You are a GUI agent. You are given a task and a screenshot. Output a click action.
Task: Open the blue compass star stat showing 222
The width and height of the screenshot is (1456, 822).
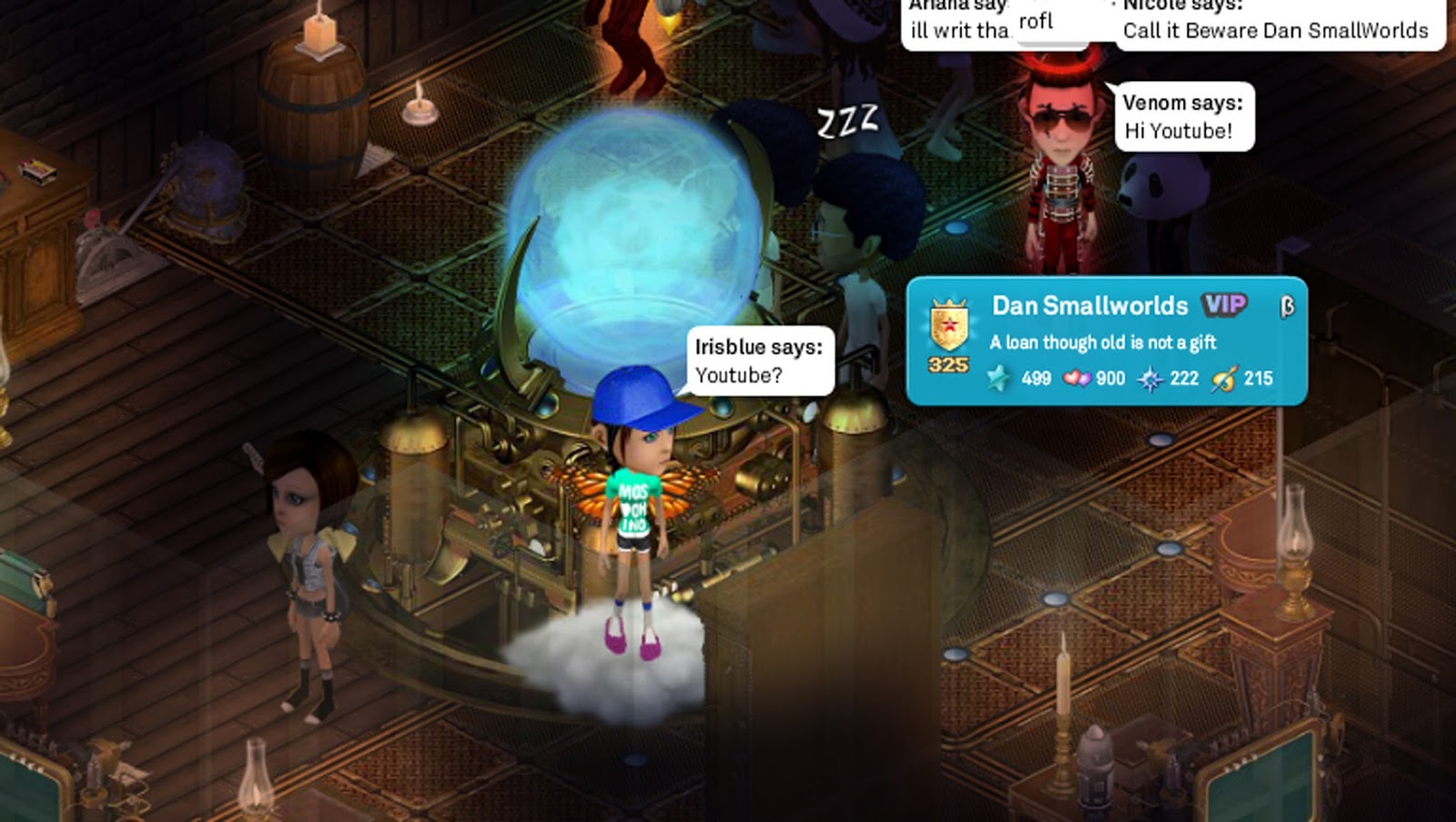[x=1154, y=378]
